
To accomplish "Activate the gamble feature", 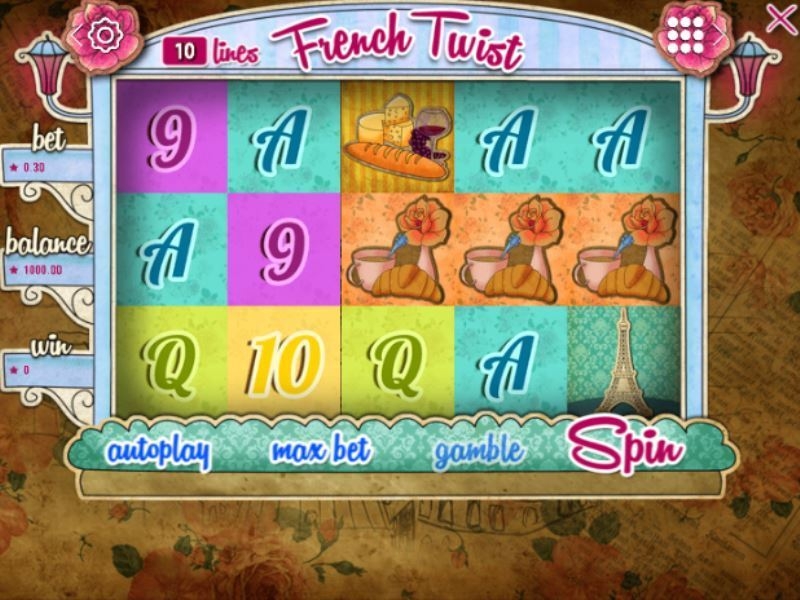I will click(478, 452).
